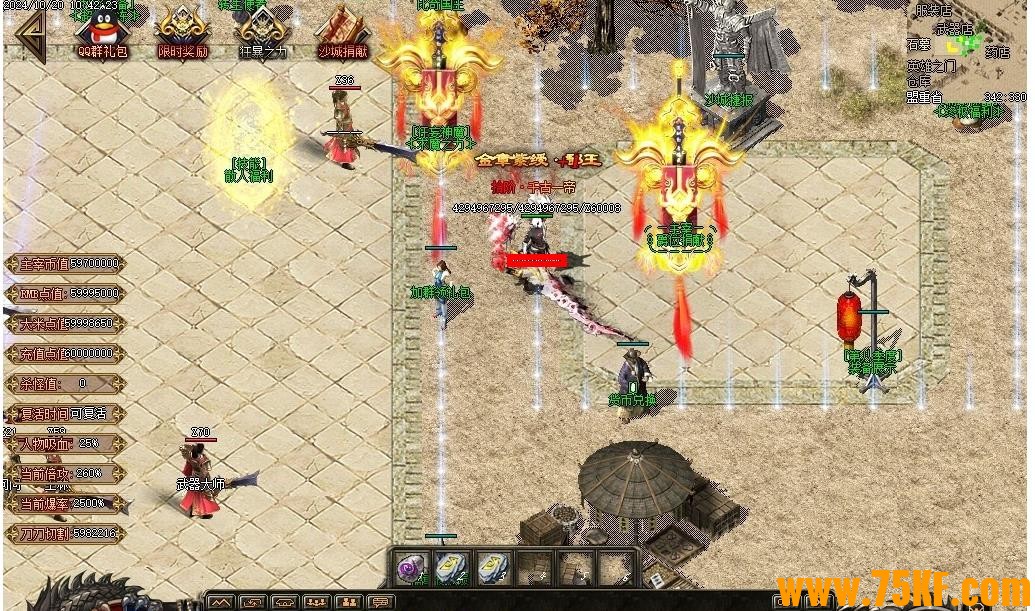1035x611 pixels.
Task: Select the 英雄之门 label on the minimap
Action: pos(931,67)
